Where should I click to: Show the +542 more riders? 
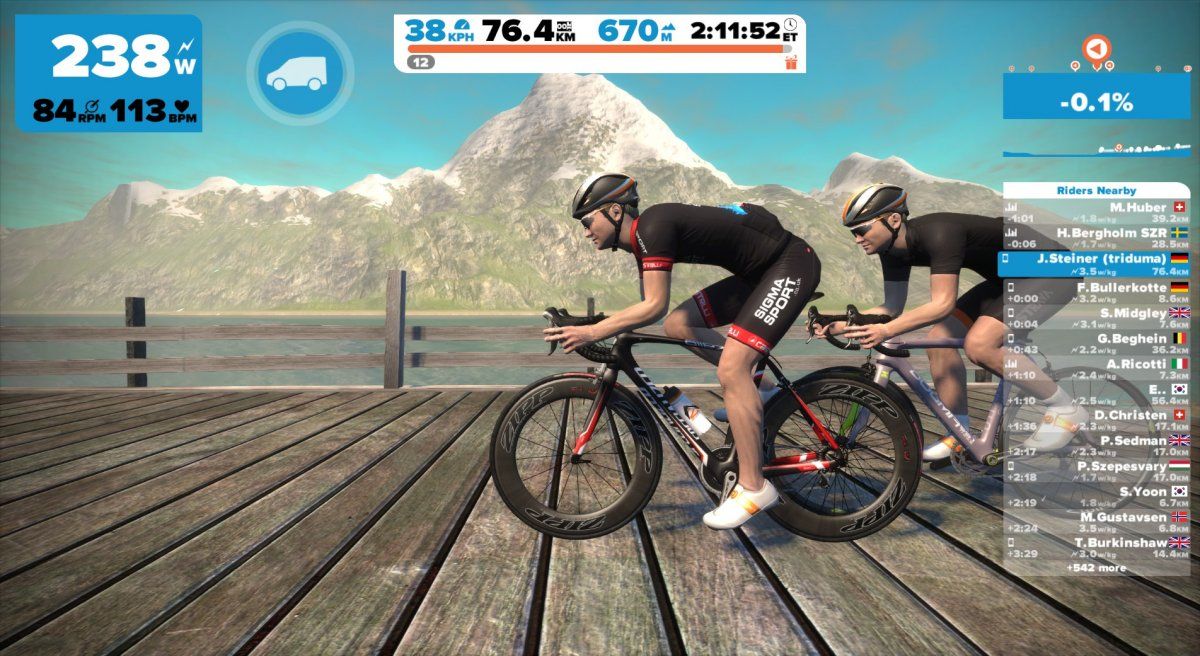(x=1096, y=568)
